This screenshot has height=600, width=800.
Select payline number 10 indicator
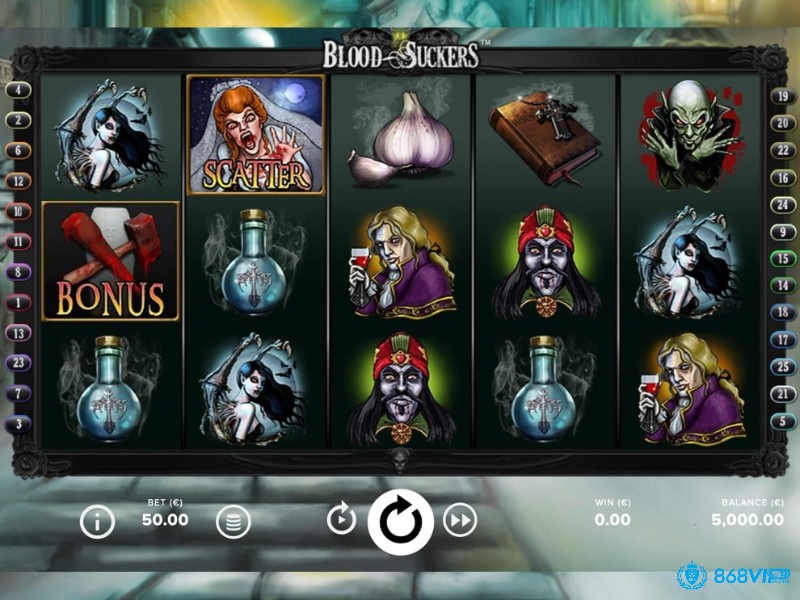click(x=19, y=211)
